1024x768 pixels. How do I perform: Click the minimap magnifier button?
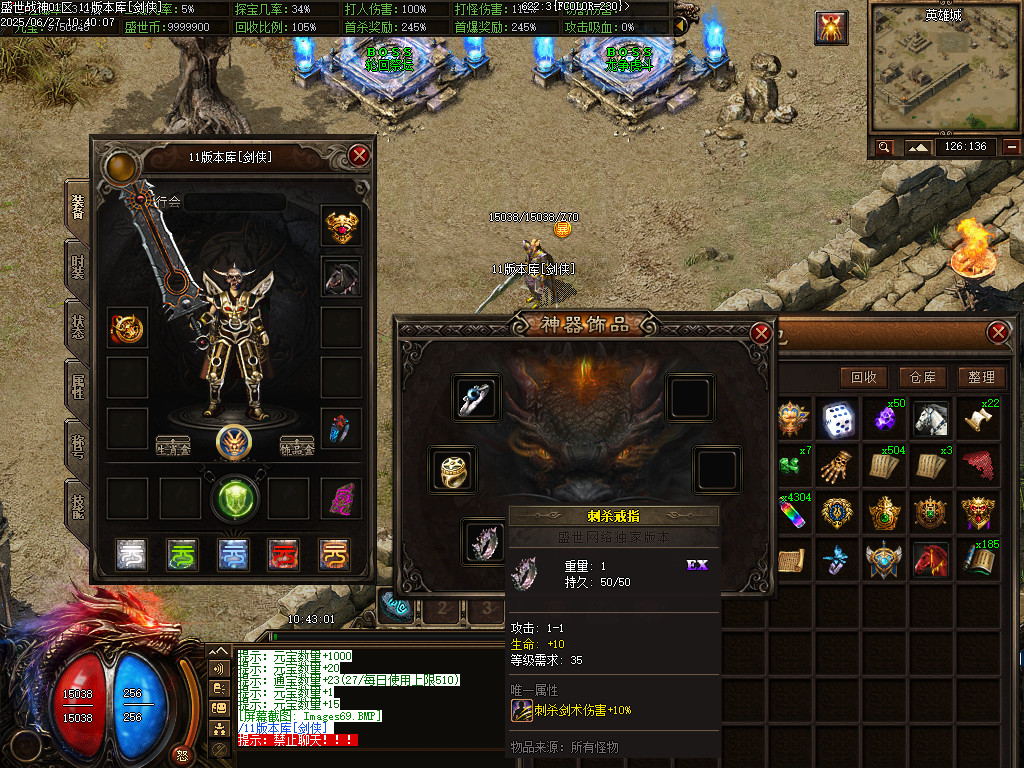pos(884,147)
